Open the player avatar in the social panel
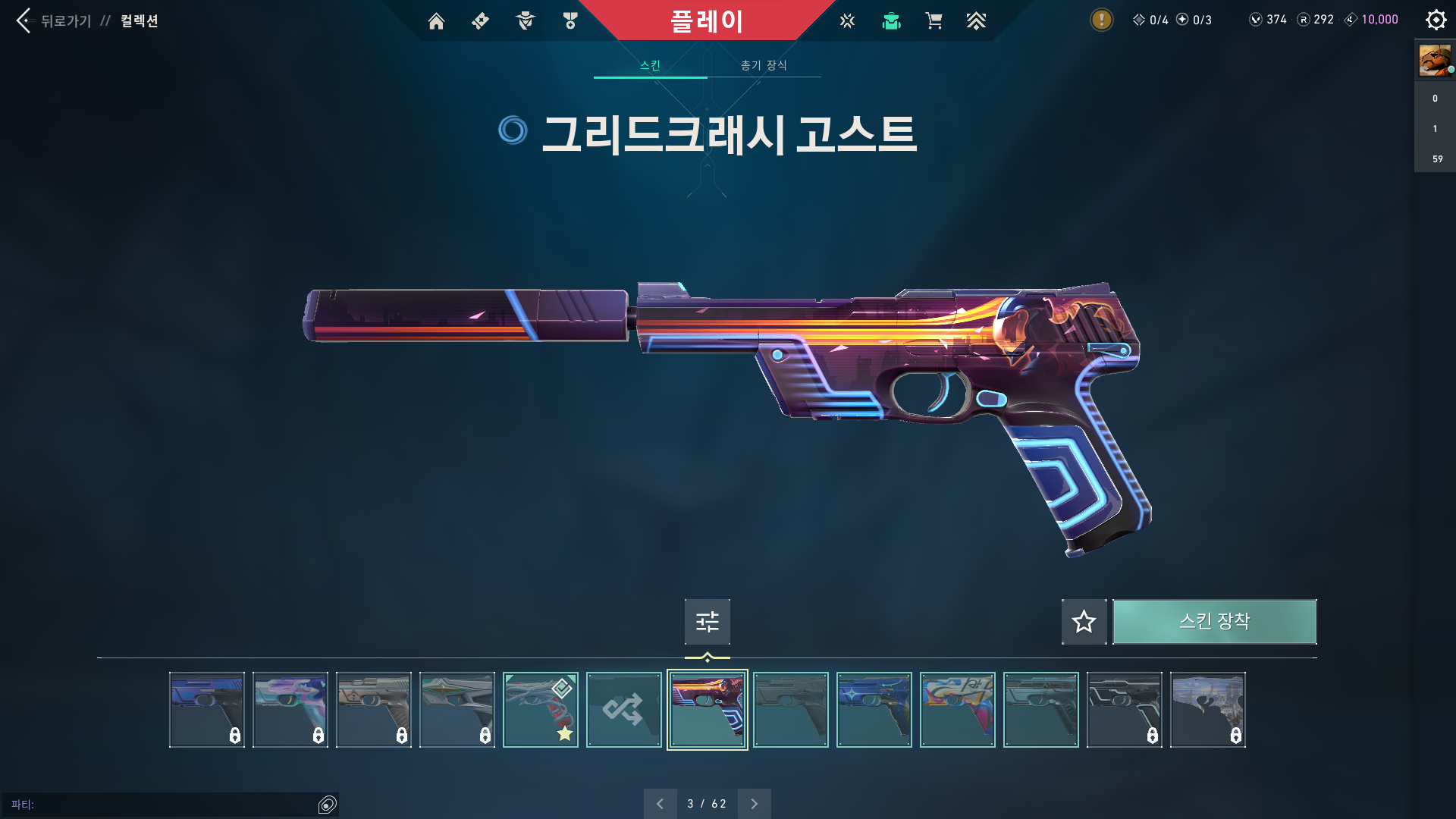 pos(1435,60)
